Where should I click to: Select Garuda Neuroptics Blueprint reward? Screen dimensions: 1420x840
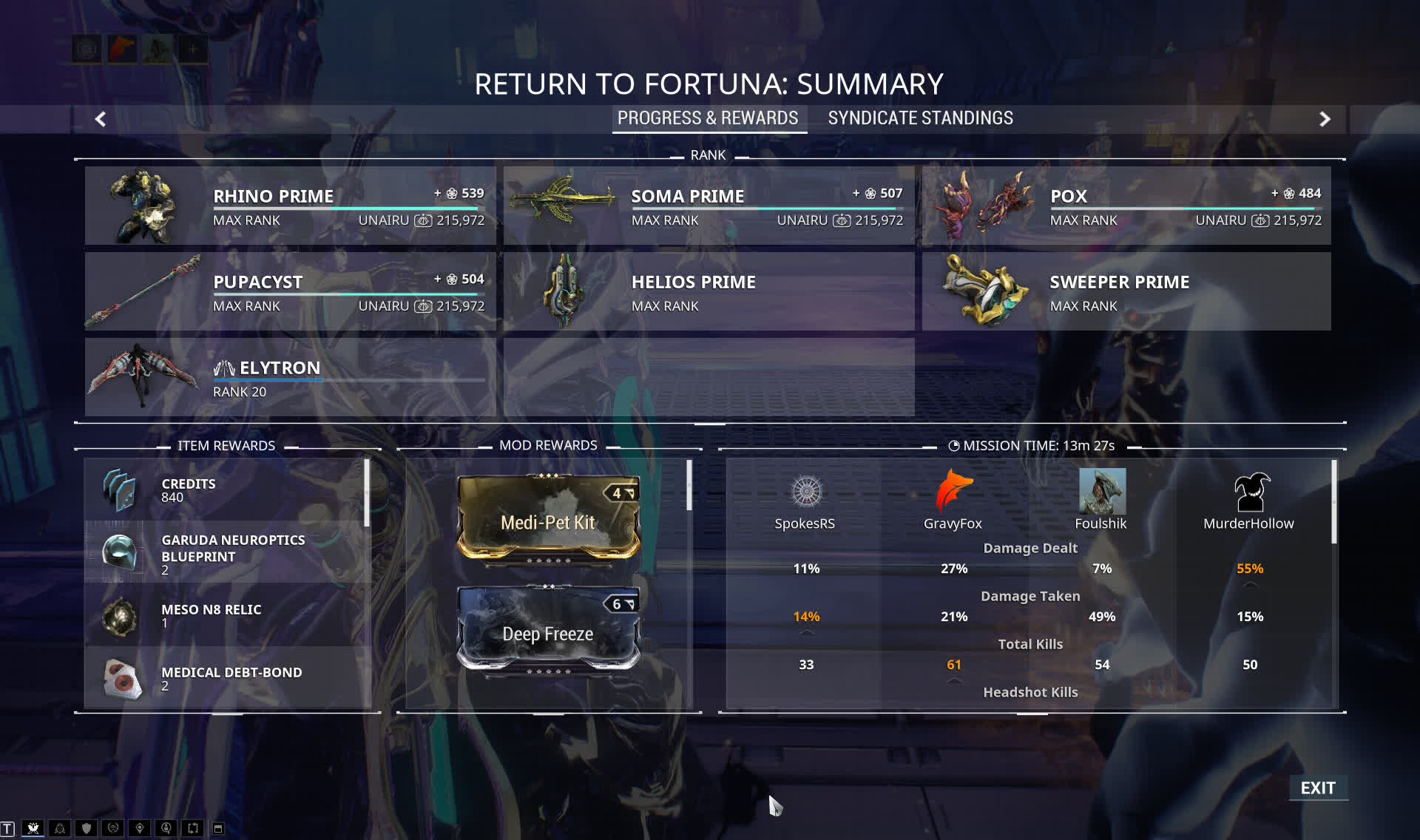(x=228, y=553)
